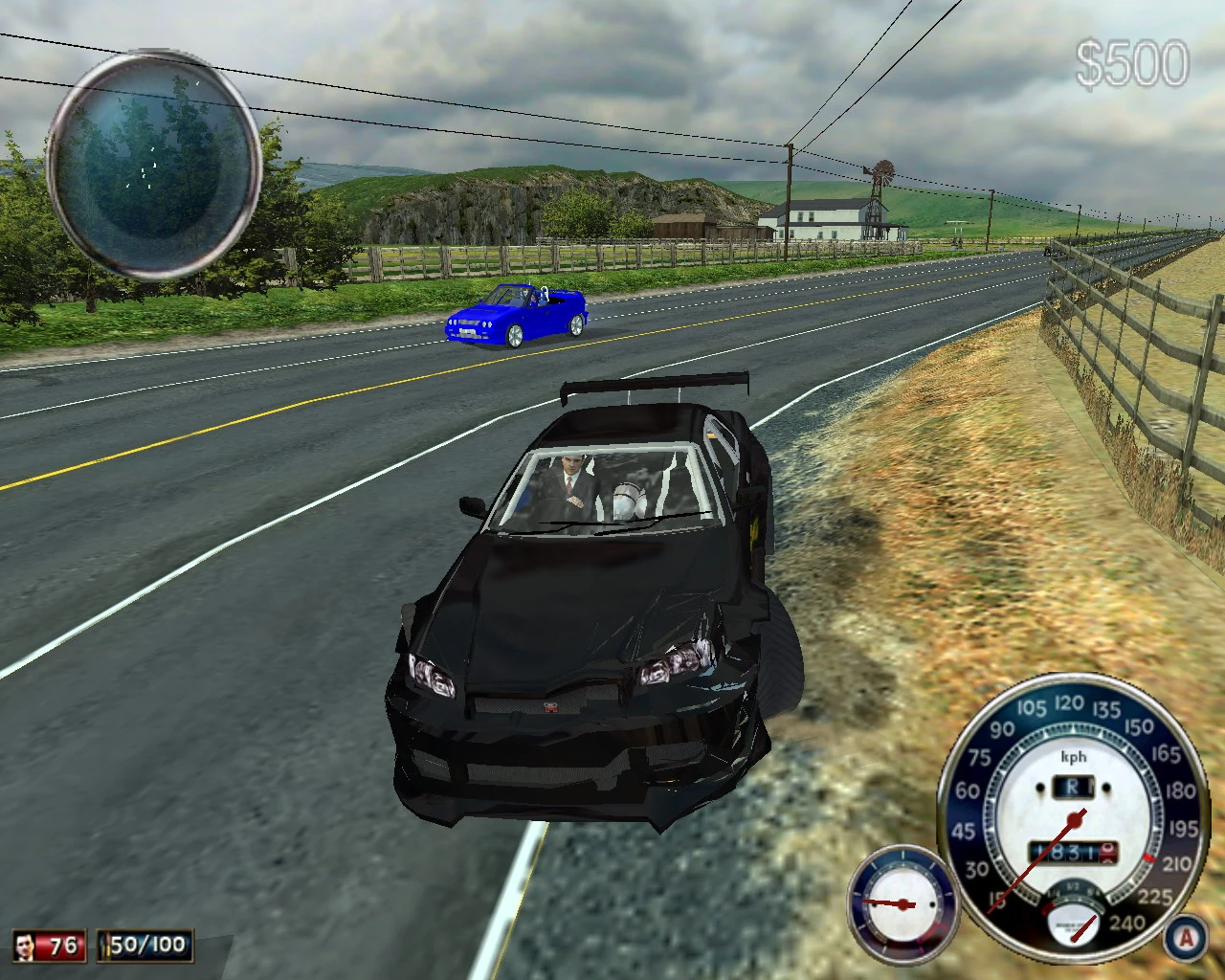The image size is (1225, 980).
Task: Click the 'kph' label on the speedometer
Action: pos(1073,756)
